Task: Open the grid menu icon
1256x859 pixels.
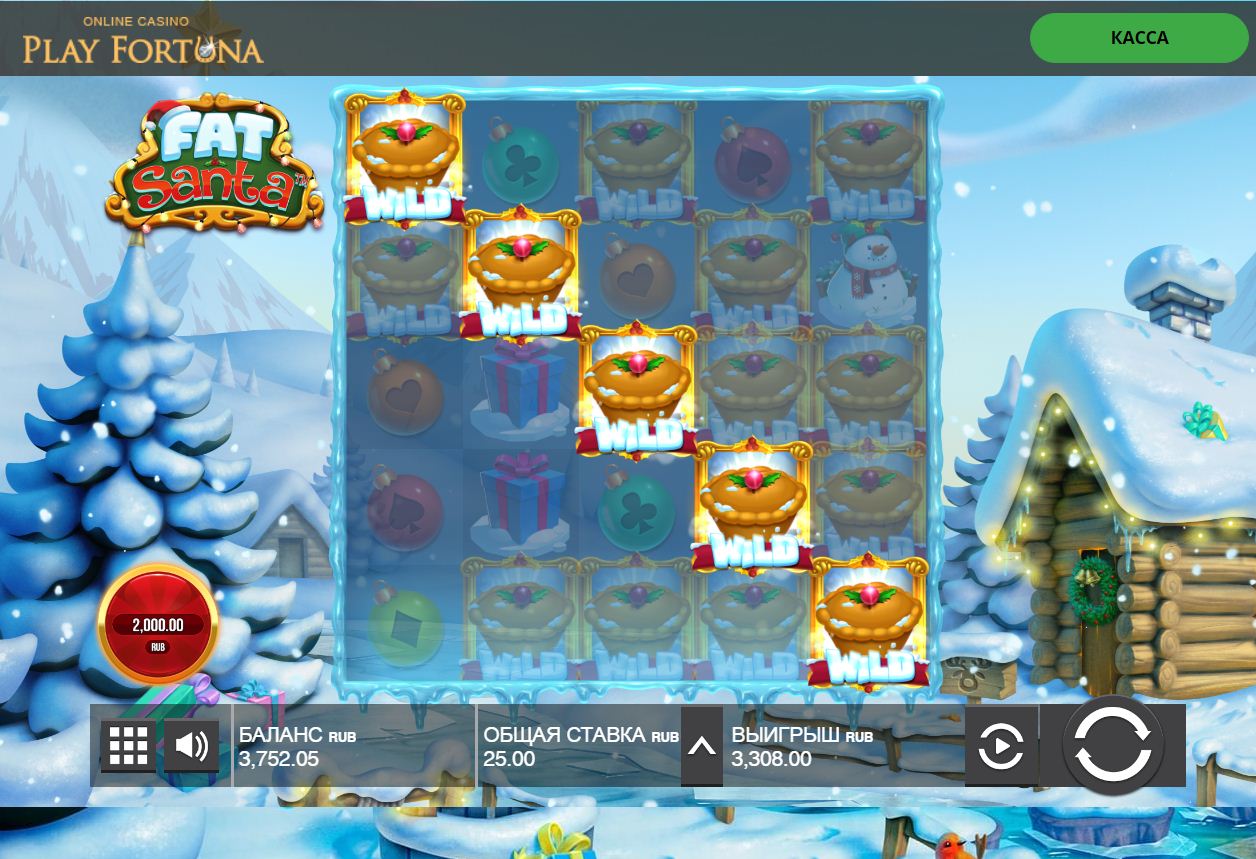Action: click(128, 746)
